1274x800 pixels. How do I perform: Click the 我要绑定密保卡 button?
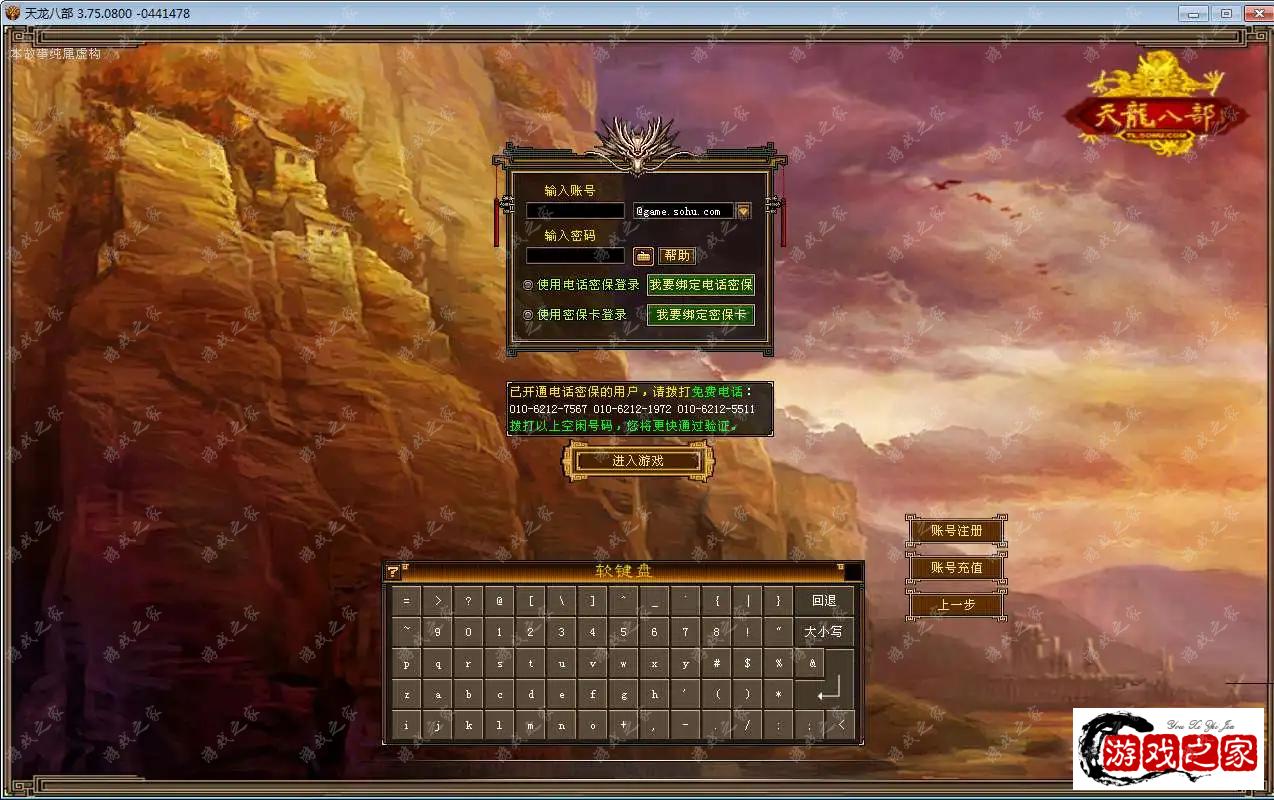pos(701,315)
